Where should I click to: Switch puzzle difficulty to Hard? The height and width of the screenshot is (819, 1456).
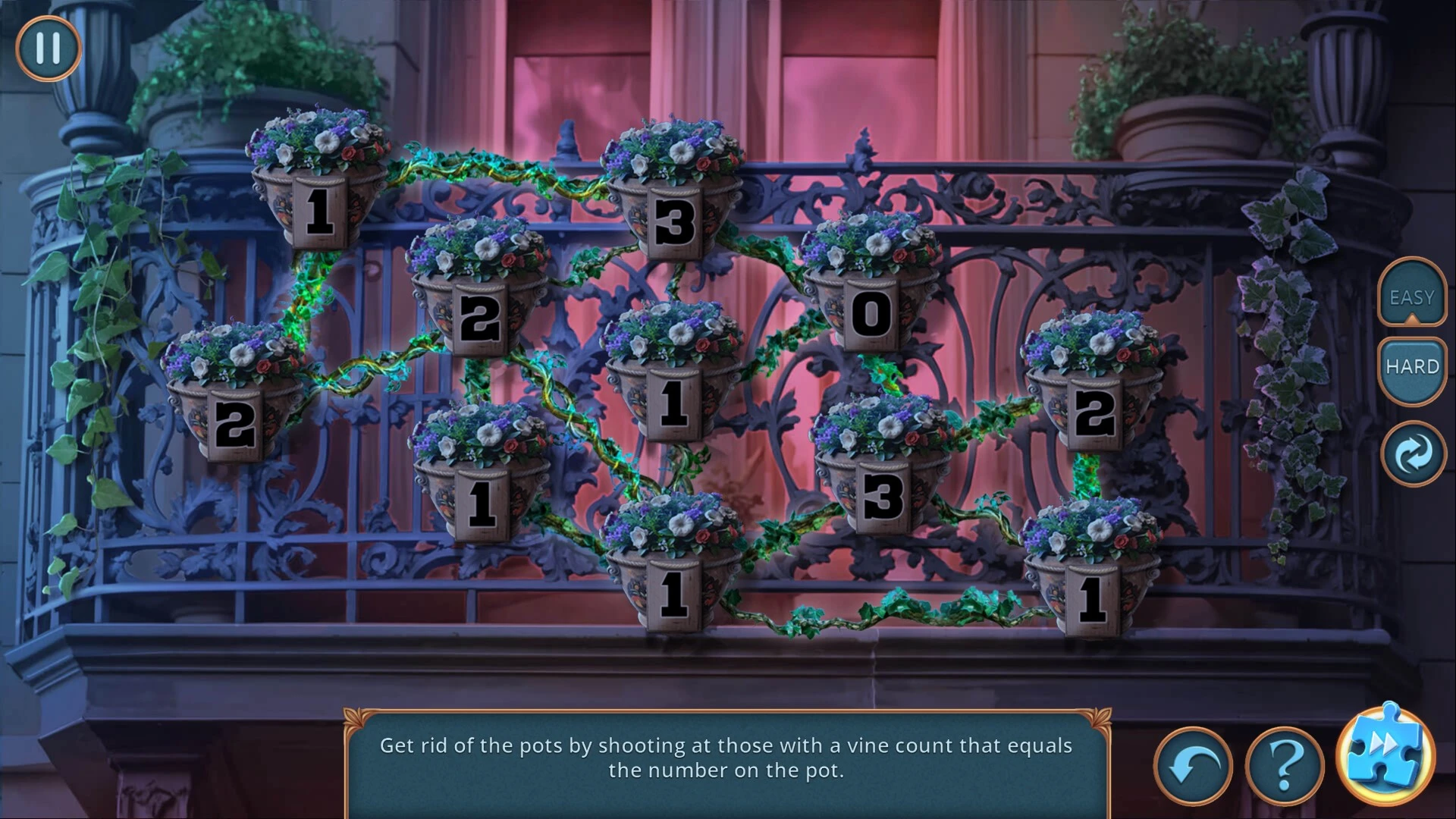pyautogui.click(x=1411, y=367)
